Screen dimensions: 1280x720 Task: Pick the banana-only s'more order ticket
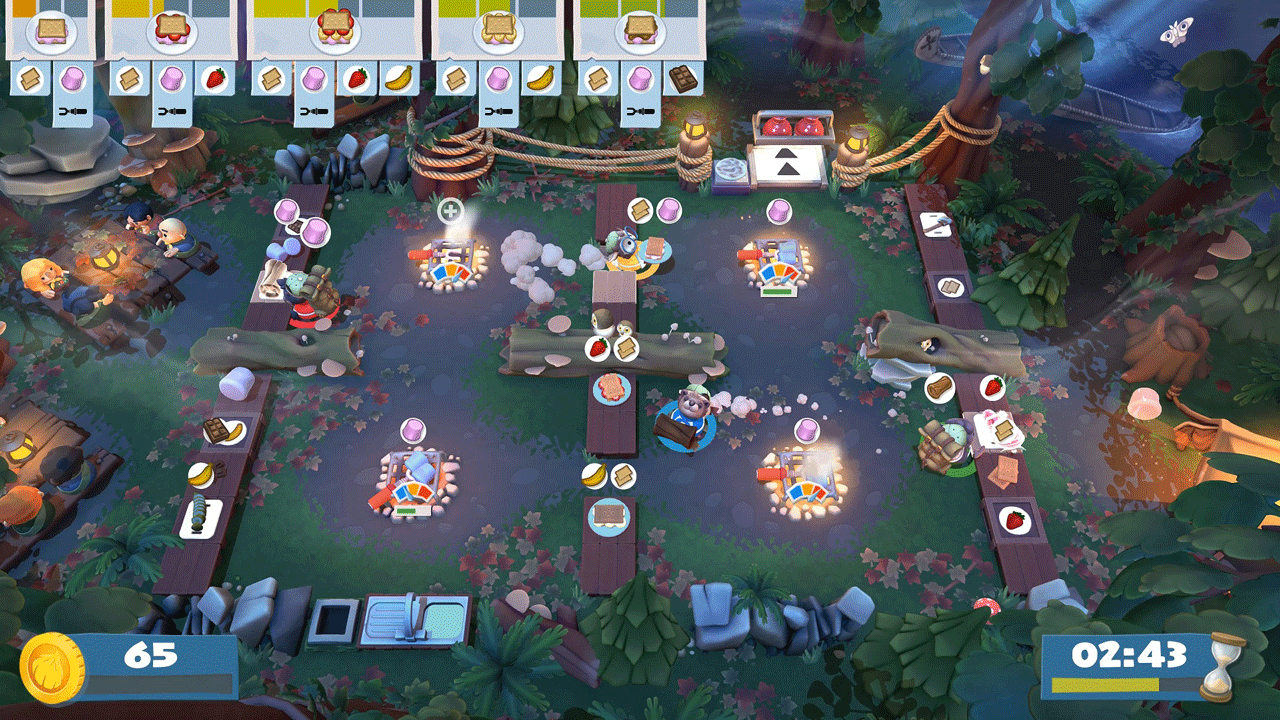point(498,32)
